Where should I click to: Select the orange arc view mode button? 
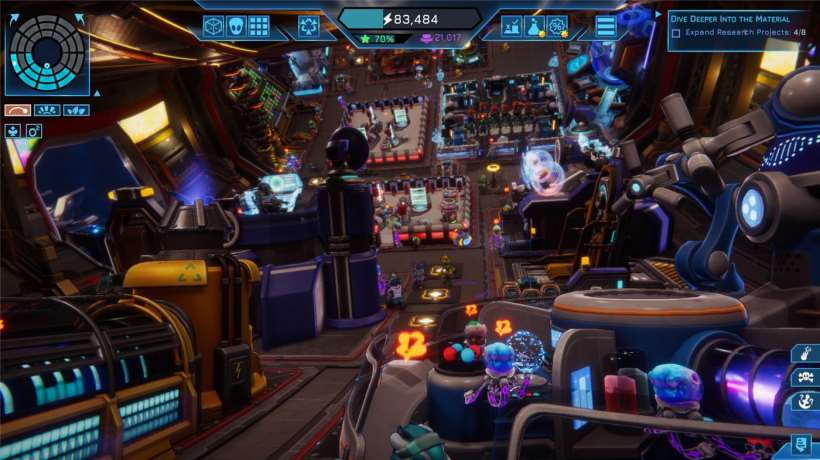coord(17,110)
